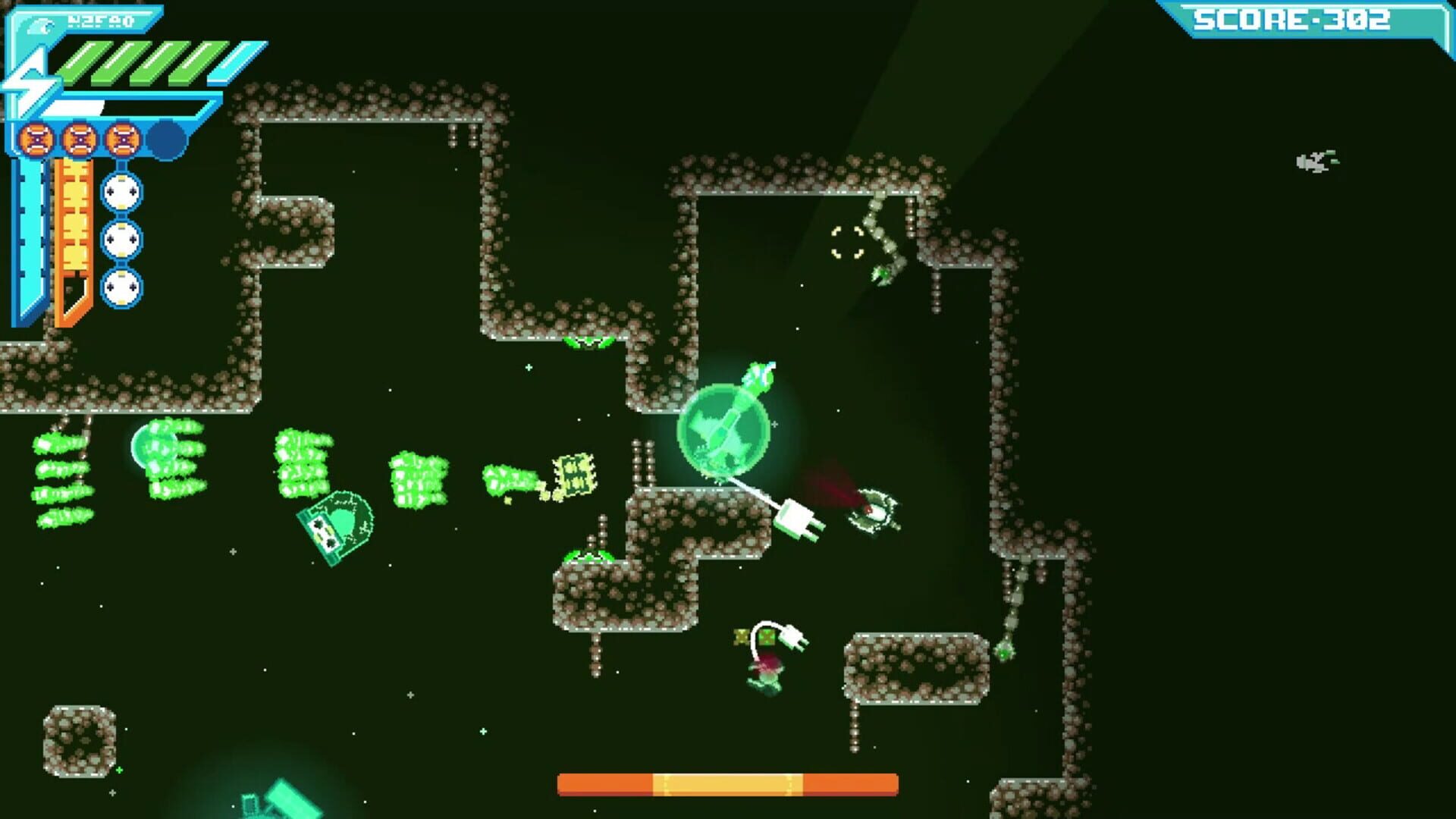Click the plug enemy near the bottom platform

tap(772, 667)
